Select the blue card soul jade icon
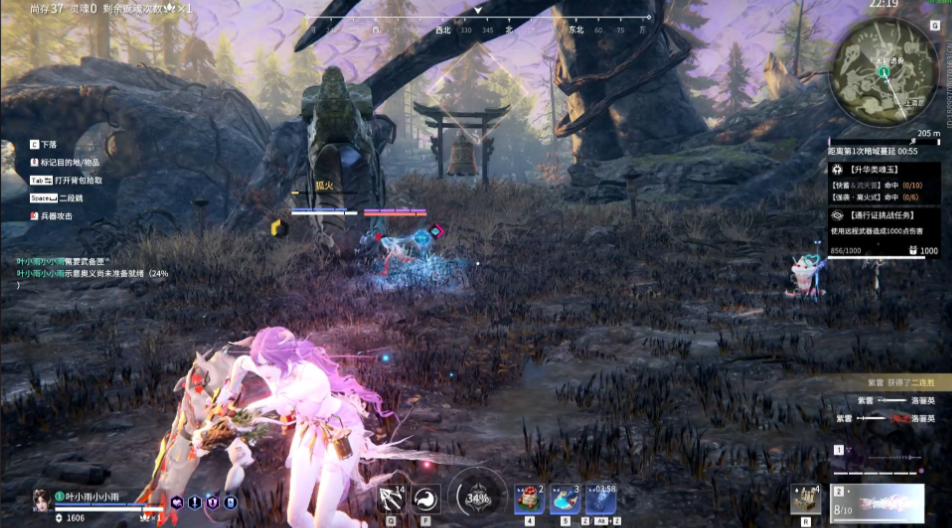 [x=229, y=503]
